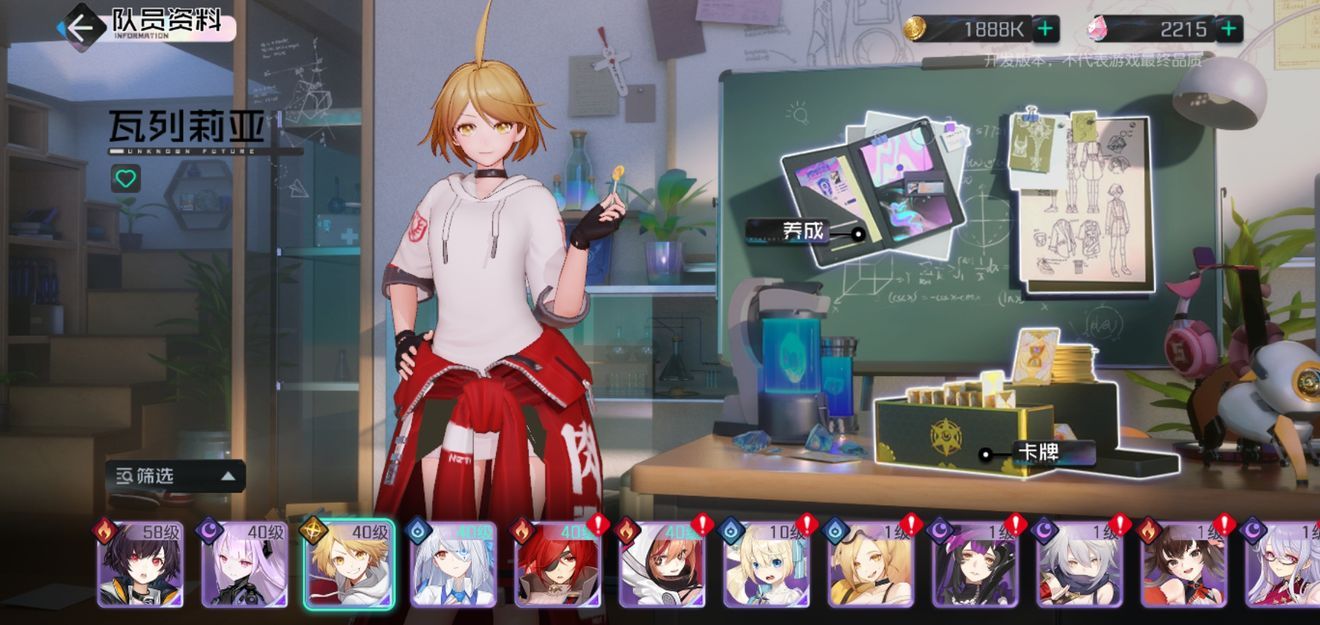Select the blonde character with black choker

pyautogui.click(x=871, y=566)
